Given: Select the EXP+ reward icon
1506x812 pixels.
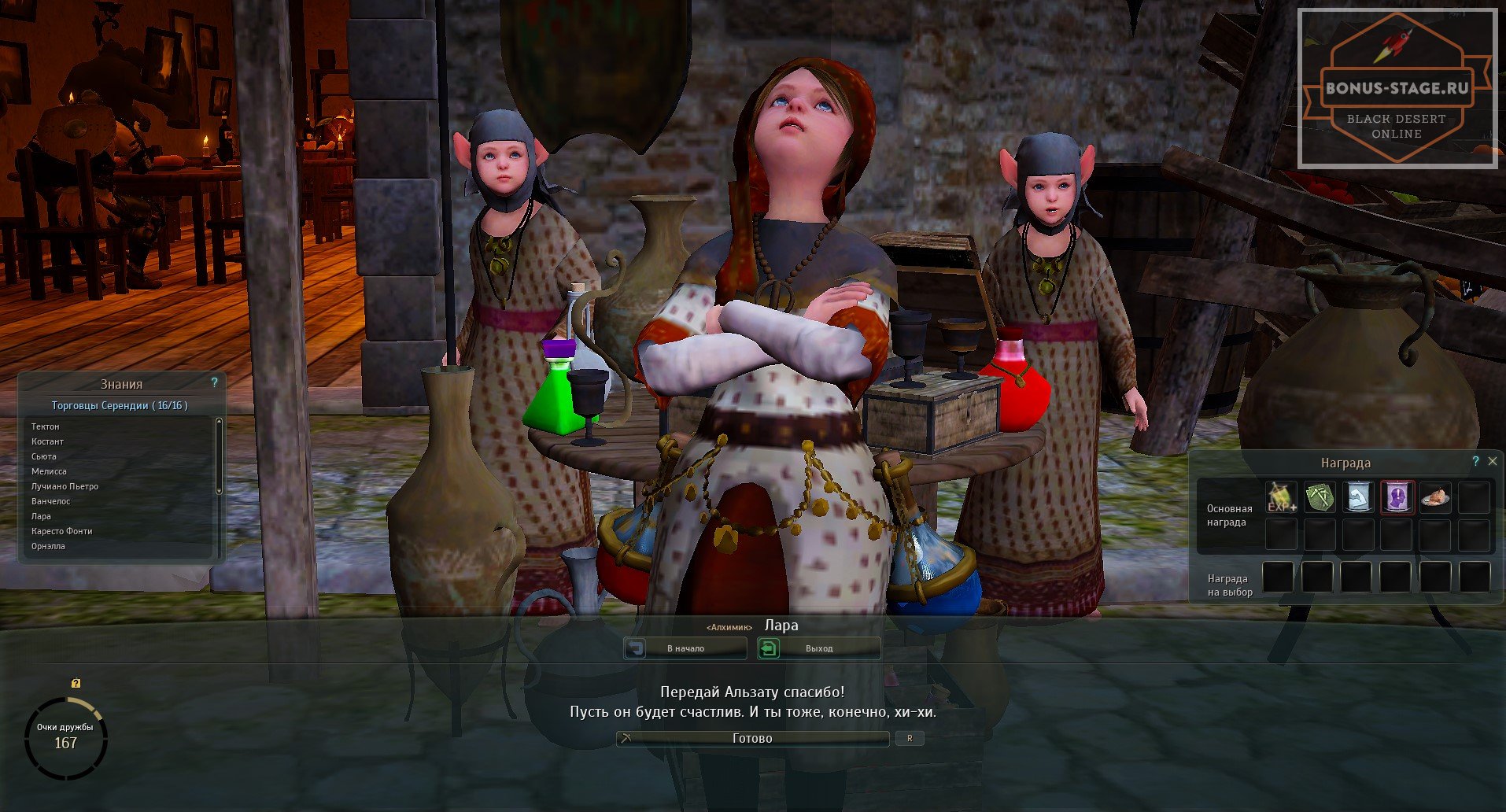Looking at the screenshot, I should tap(1281, 497).
